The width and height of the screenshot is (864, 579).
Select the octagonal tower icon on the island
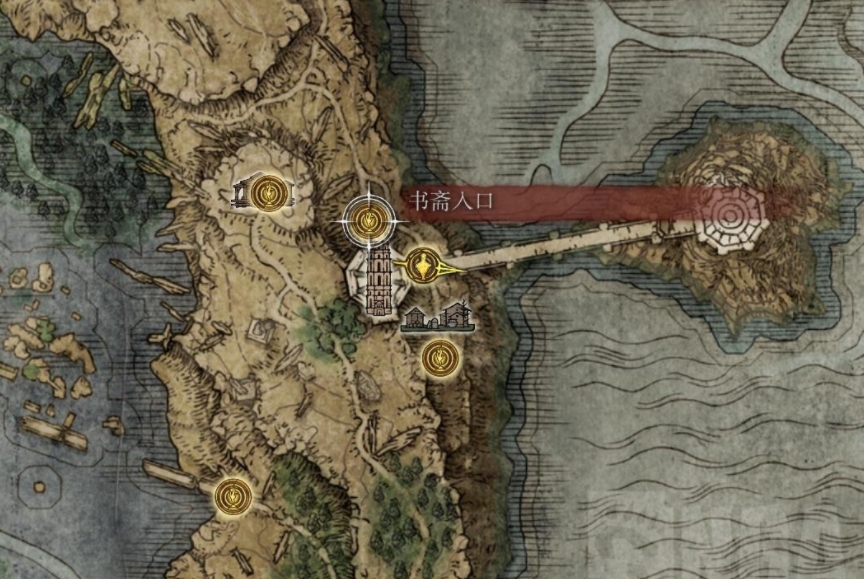730,217
